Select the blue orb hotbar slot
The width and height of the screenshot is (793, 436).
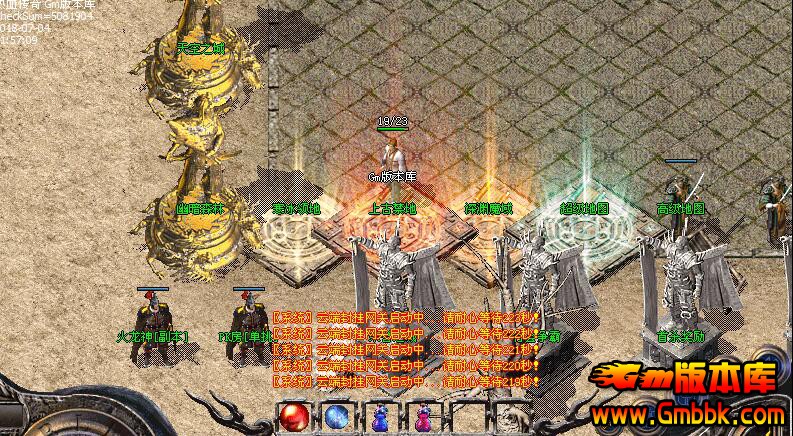(337, 416)
